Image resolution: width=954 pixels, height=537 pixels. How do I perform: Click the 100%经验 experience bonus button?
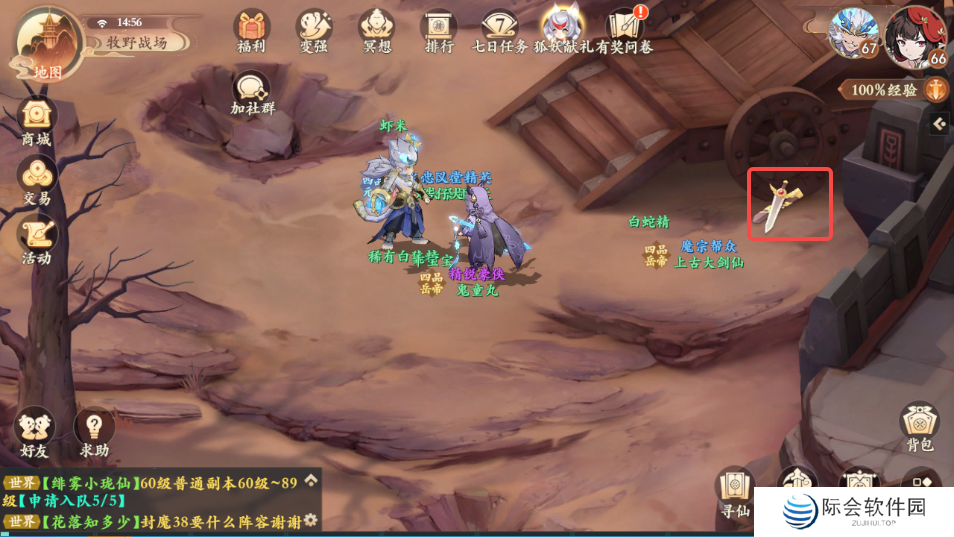(x=892, y=90)
